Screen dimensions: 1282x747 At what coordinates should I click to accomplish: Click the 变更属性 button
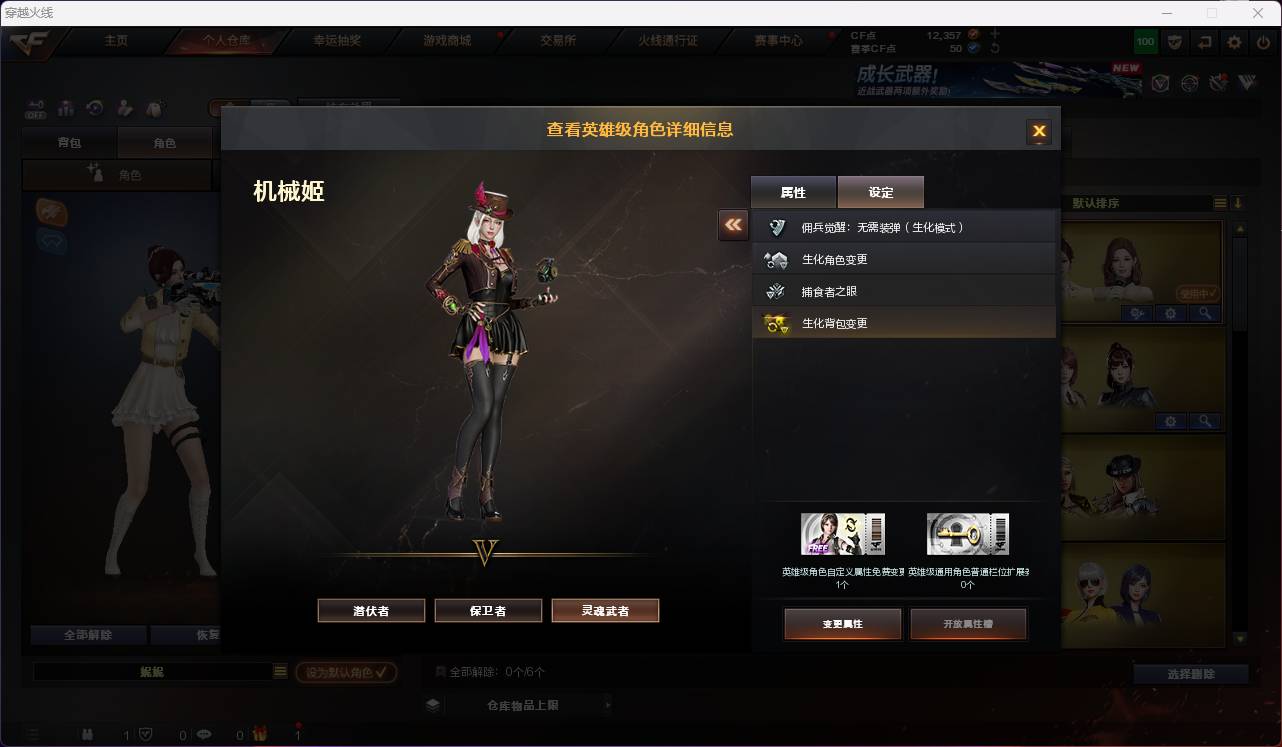pyautogui.click(x=842, y=624)
